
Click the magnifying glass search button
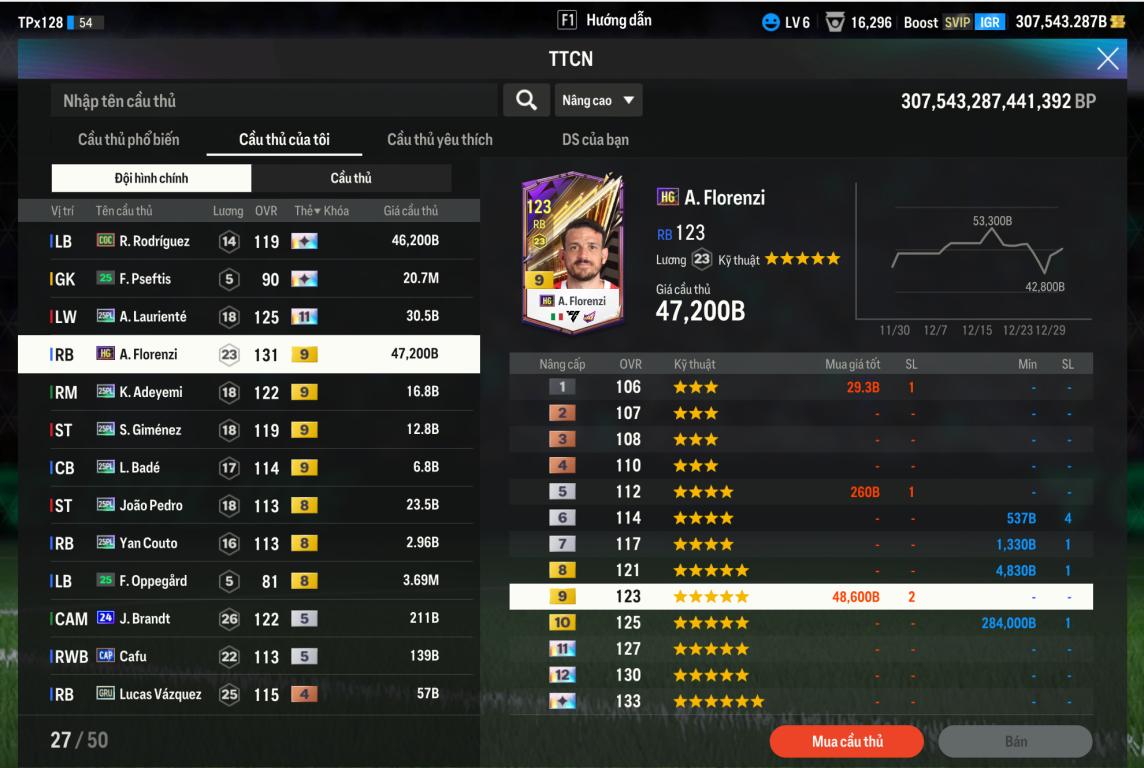click(525, 100)
